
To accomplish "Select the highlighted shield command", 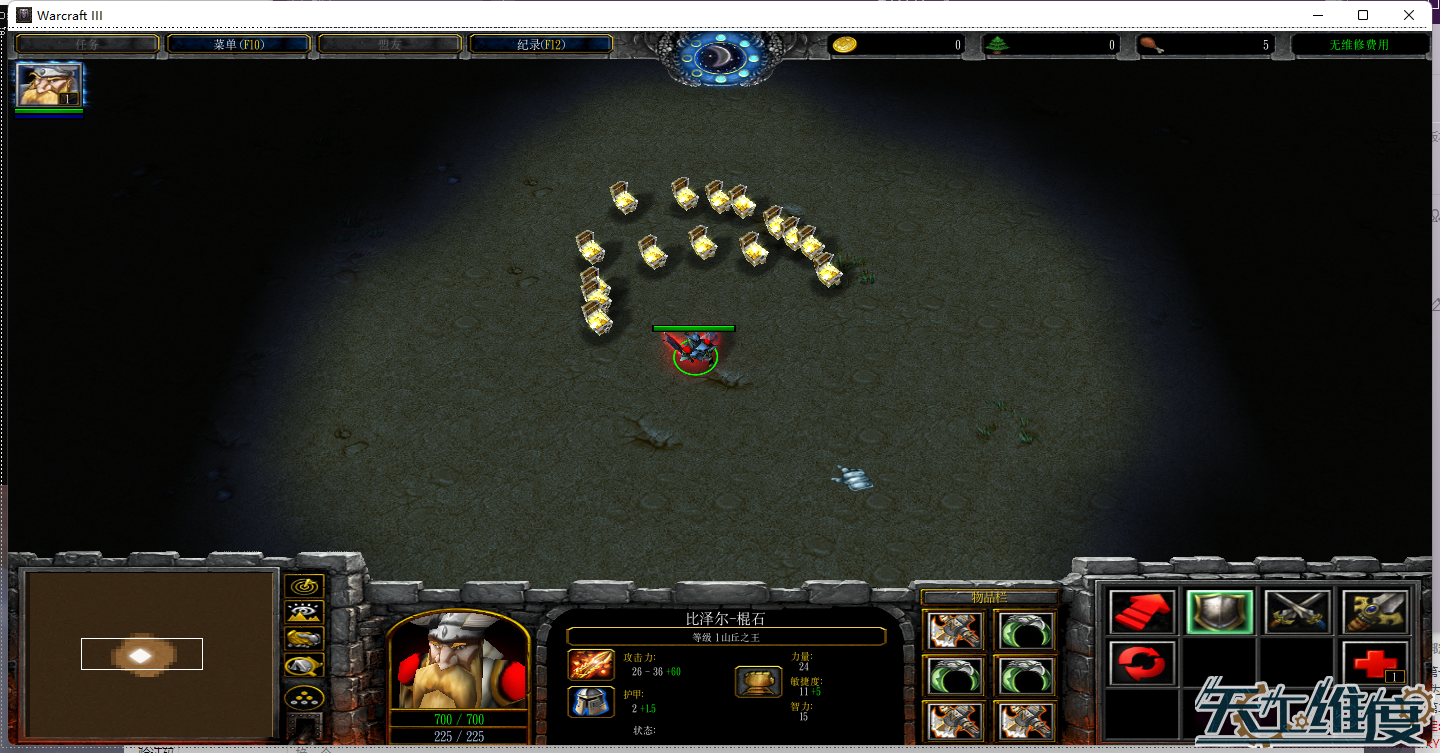I will click(x=1219, y=611).
